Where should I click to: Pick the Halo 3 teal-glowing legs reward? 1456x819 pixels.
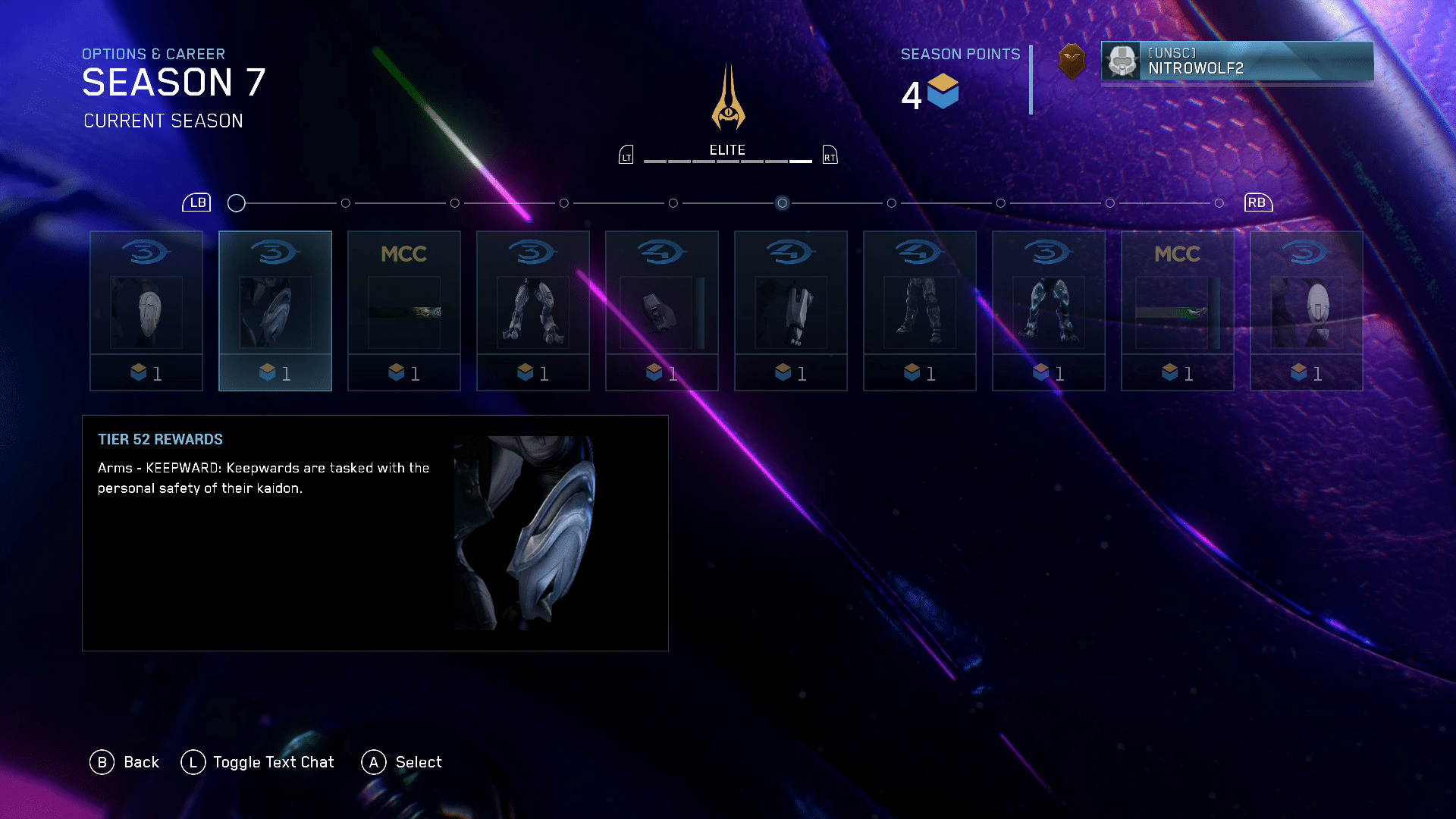click(x=1049, y=311)
